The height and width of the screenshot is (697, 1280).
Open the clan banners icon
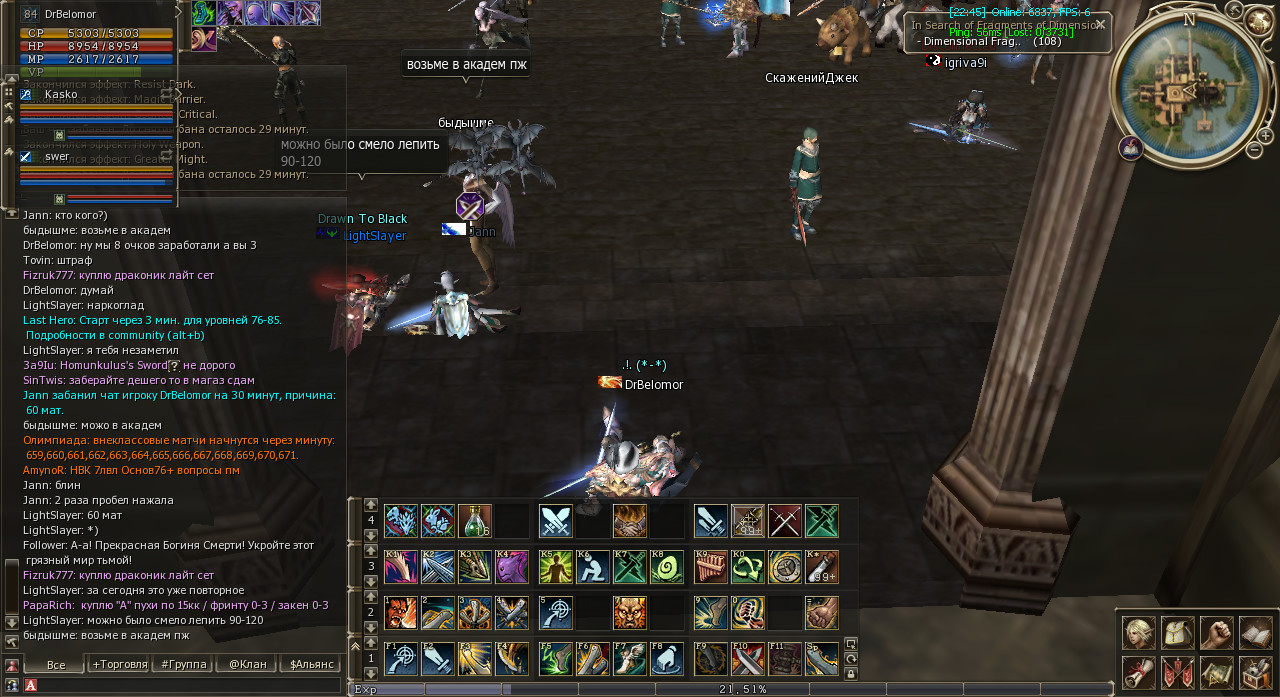tap(1178, 672)
